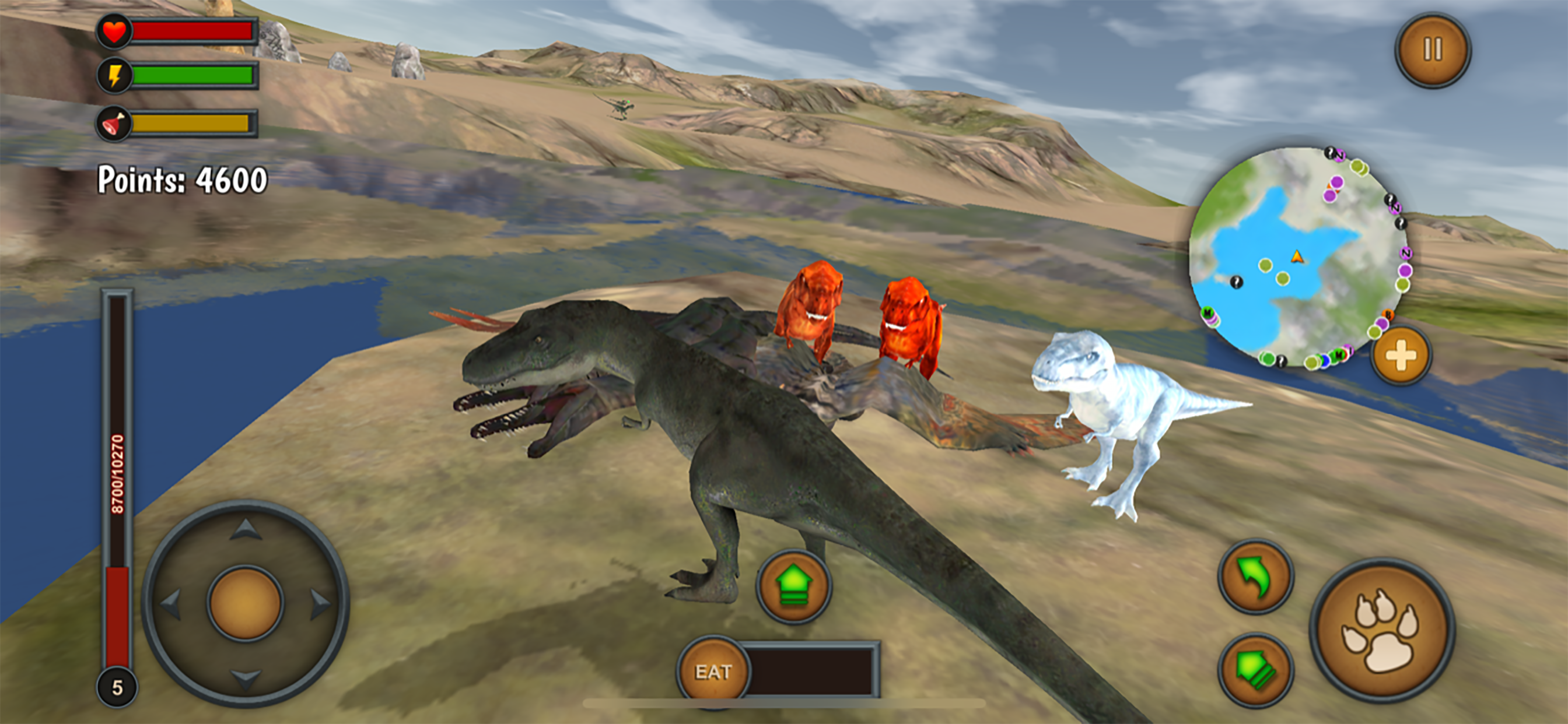Tap the joystick's right arrow

(320, 604)
